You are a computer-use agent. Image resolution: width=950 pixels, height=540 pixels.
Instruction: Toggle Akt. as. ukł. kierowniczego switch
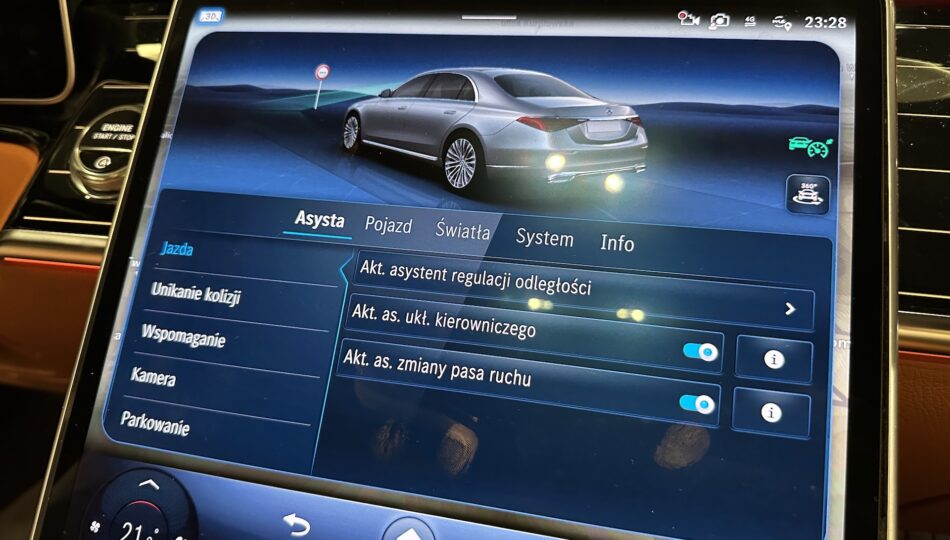pyautogui.click(x=700, y=351)
